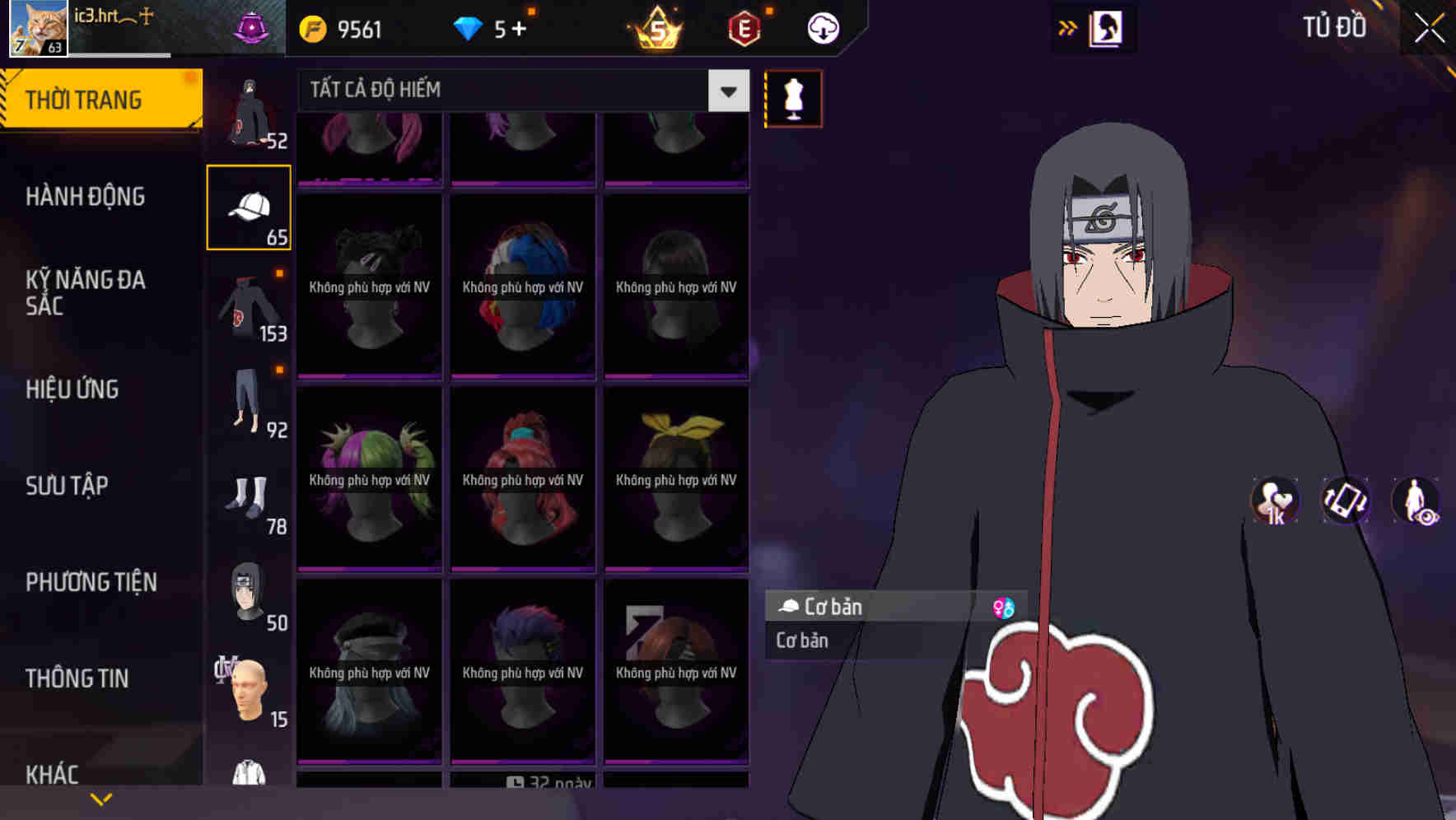The height and width of the screenshot is (820, 1456).
Task: Click the cloud download icon in the top bar
Action: click(x=823, y=27)
